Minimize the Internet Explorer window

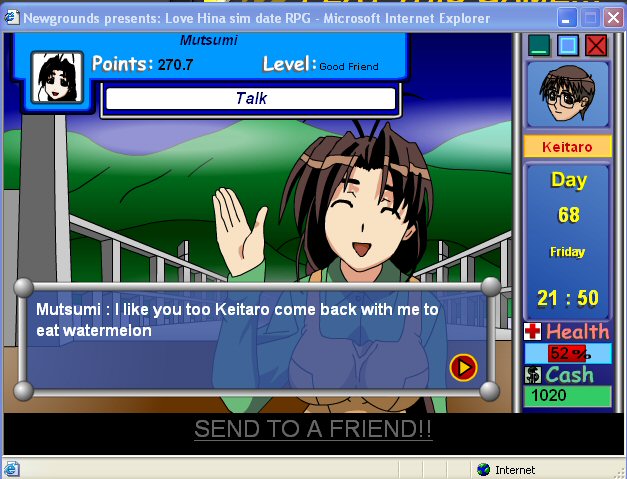(x=568, y=17)
